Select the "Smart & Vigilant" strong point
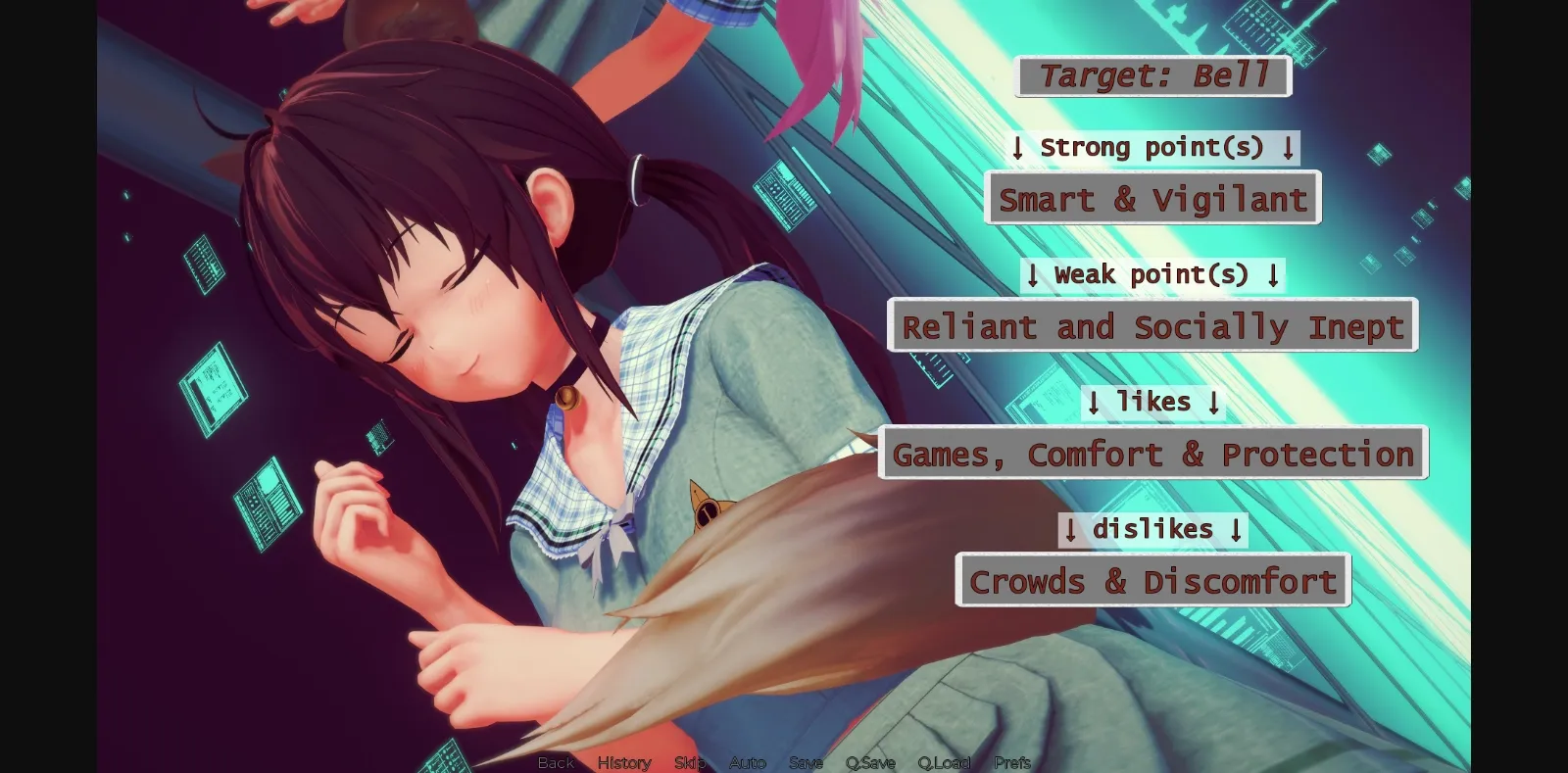Image resolution: width=1568 pixels, height=773 pixels. point(1152,199)
